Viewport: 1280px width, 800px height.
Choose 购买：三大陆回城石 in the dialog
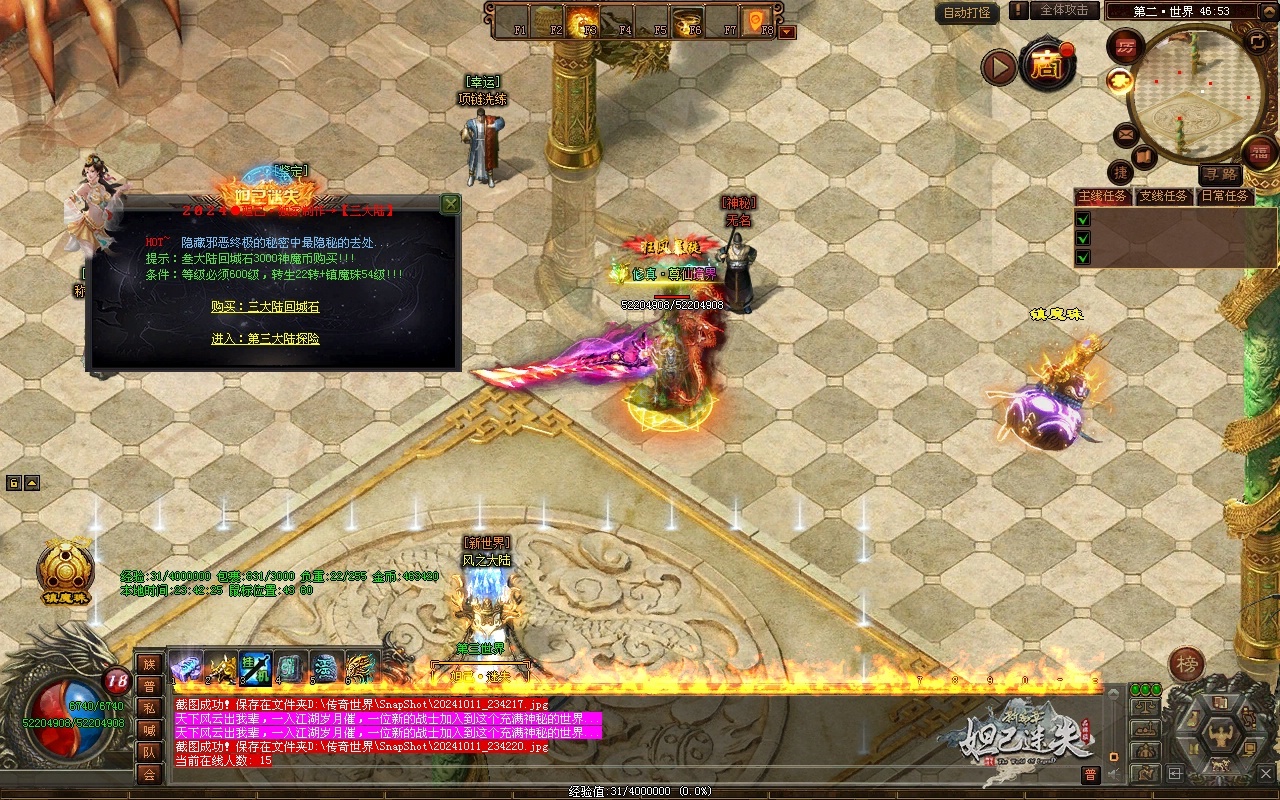pos(265,307)
